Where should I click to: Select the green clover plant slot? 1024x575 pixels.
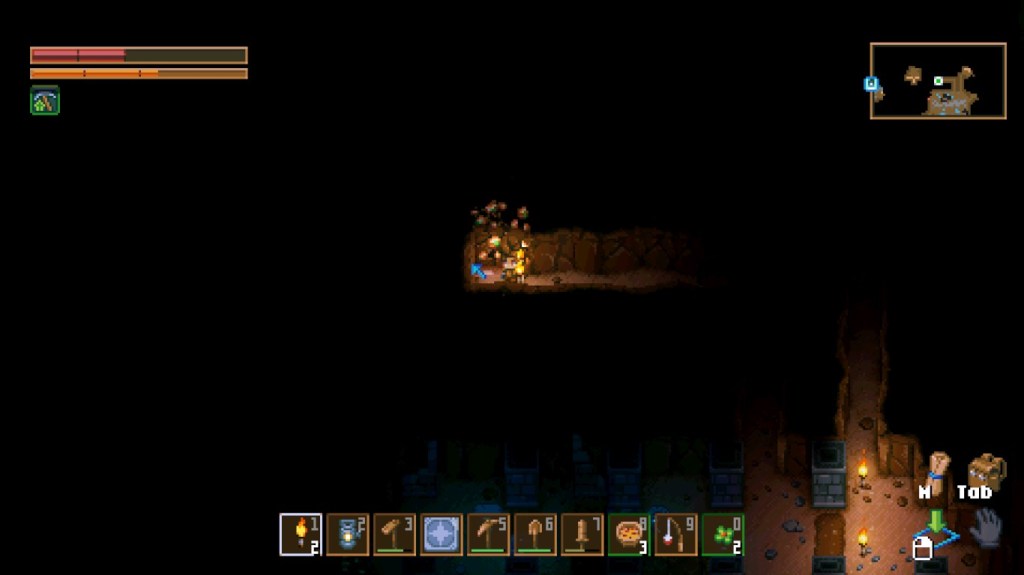coord(723,534)
